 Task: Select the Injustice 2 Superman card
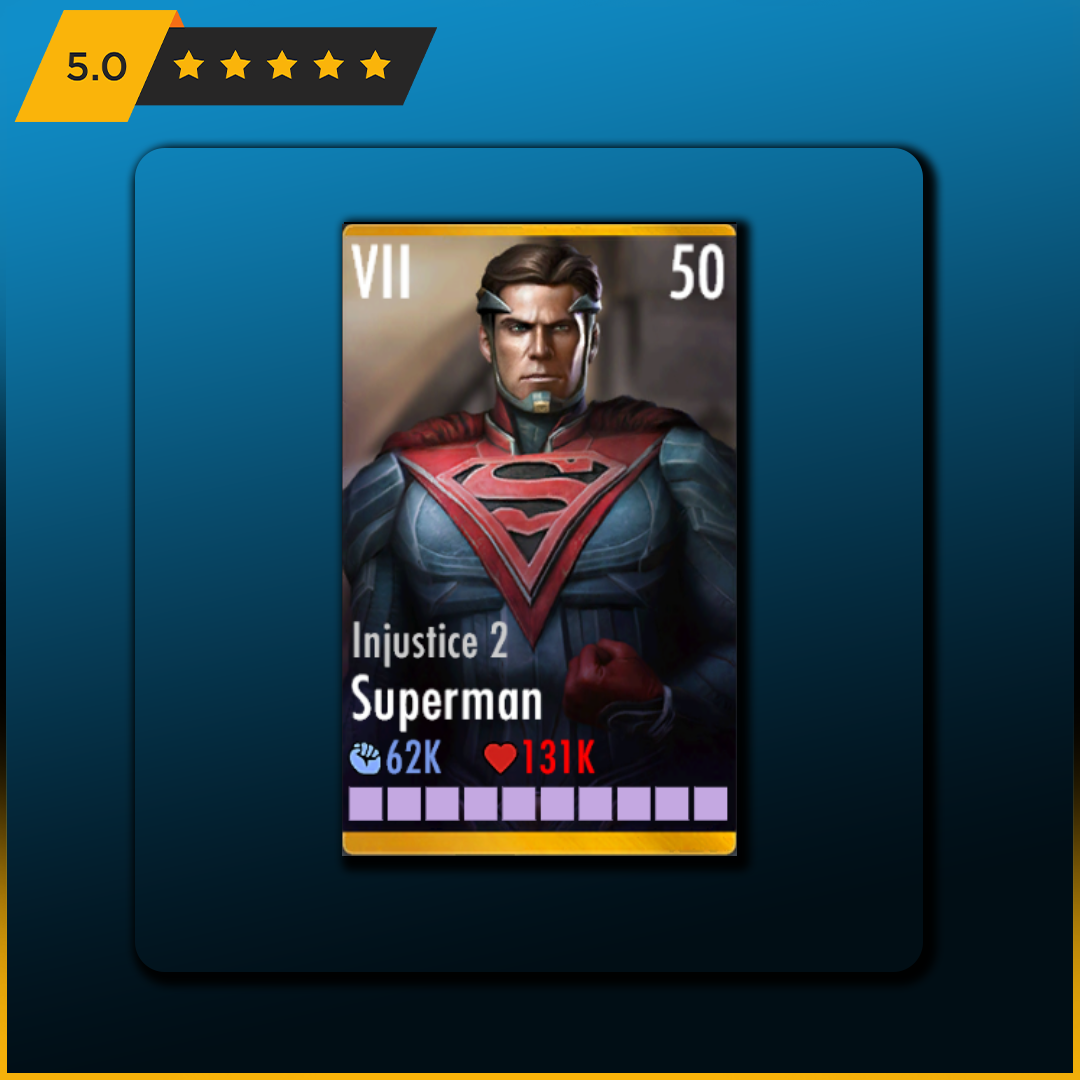click(539, 540)
